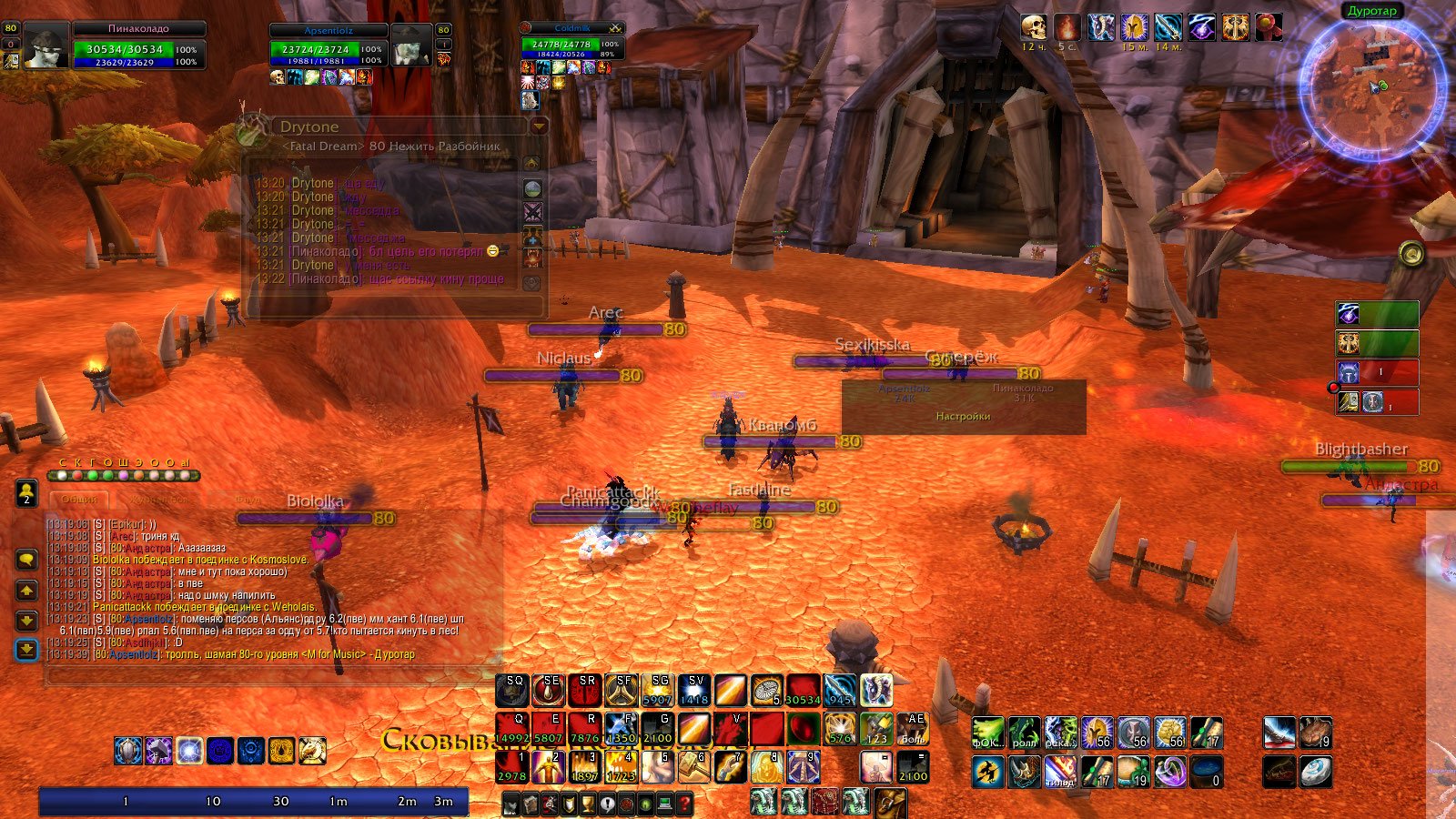Select the Apsentiolz target frame
1456x819 pixels.
(x=328, y=46)
